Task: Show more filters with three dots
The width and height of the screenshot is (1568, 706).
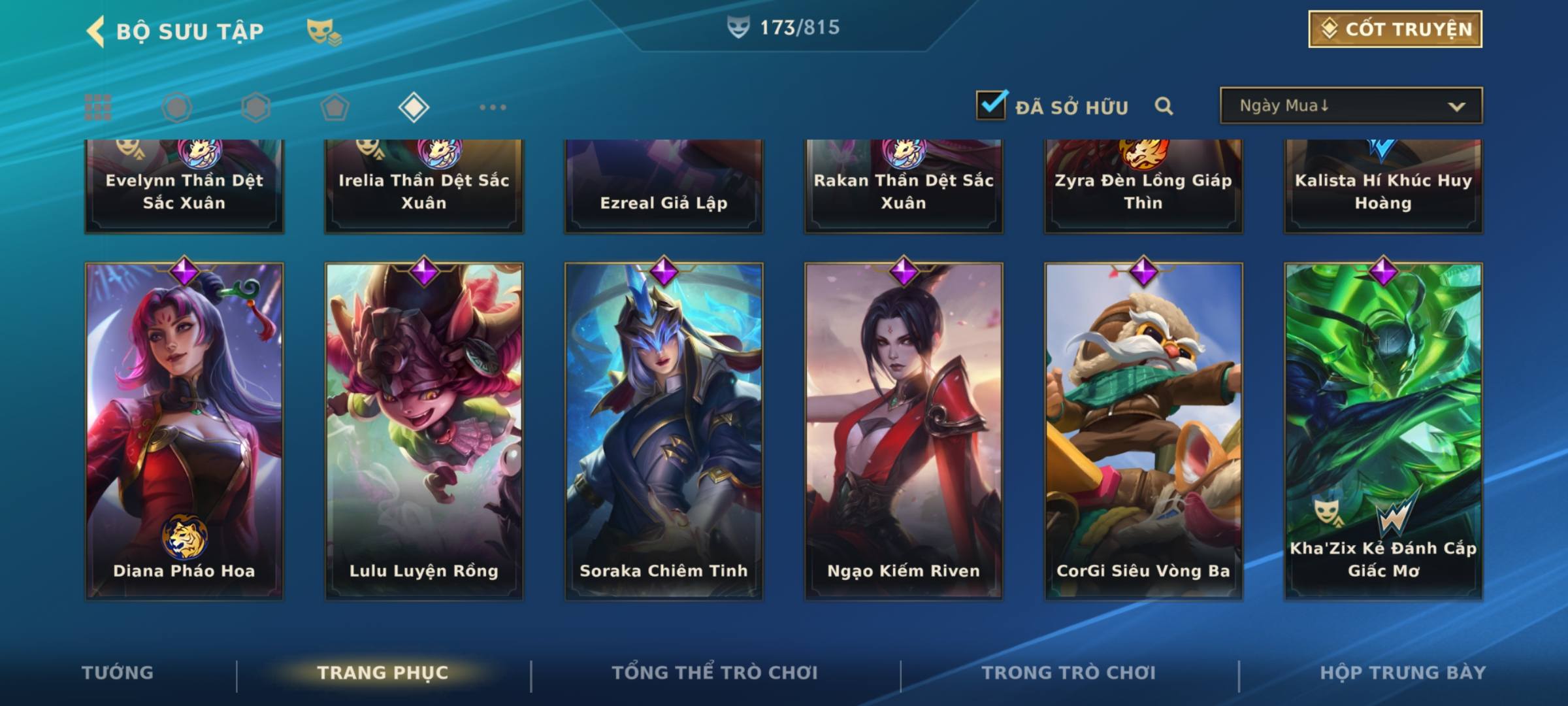Action: click(493, 107)
